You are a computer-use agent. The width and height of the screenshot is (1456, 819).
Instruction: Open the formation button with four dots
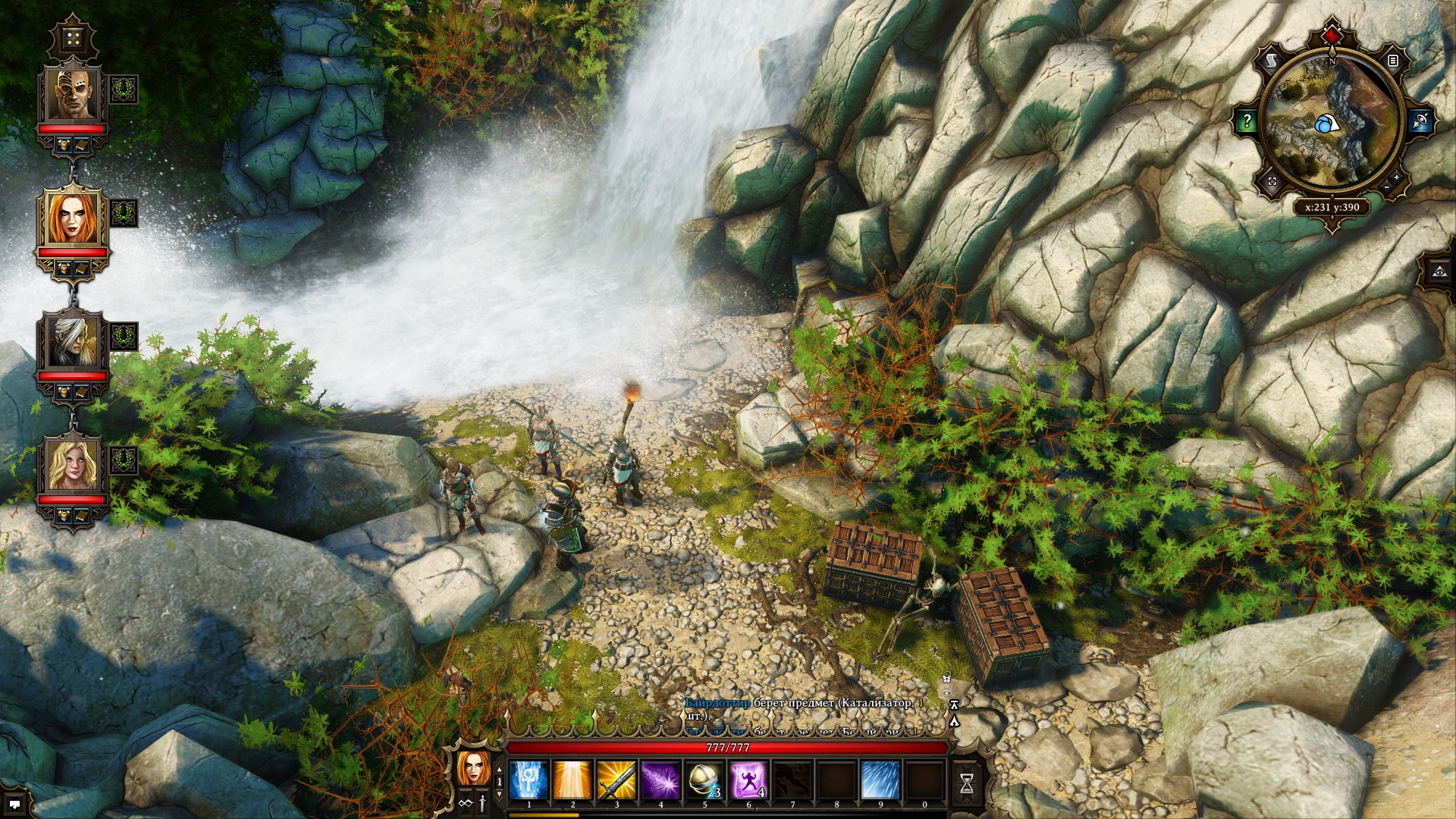[74, 39]
